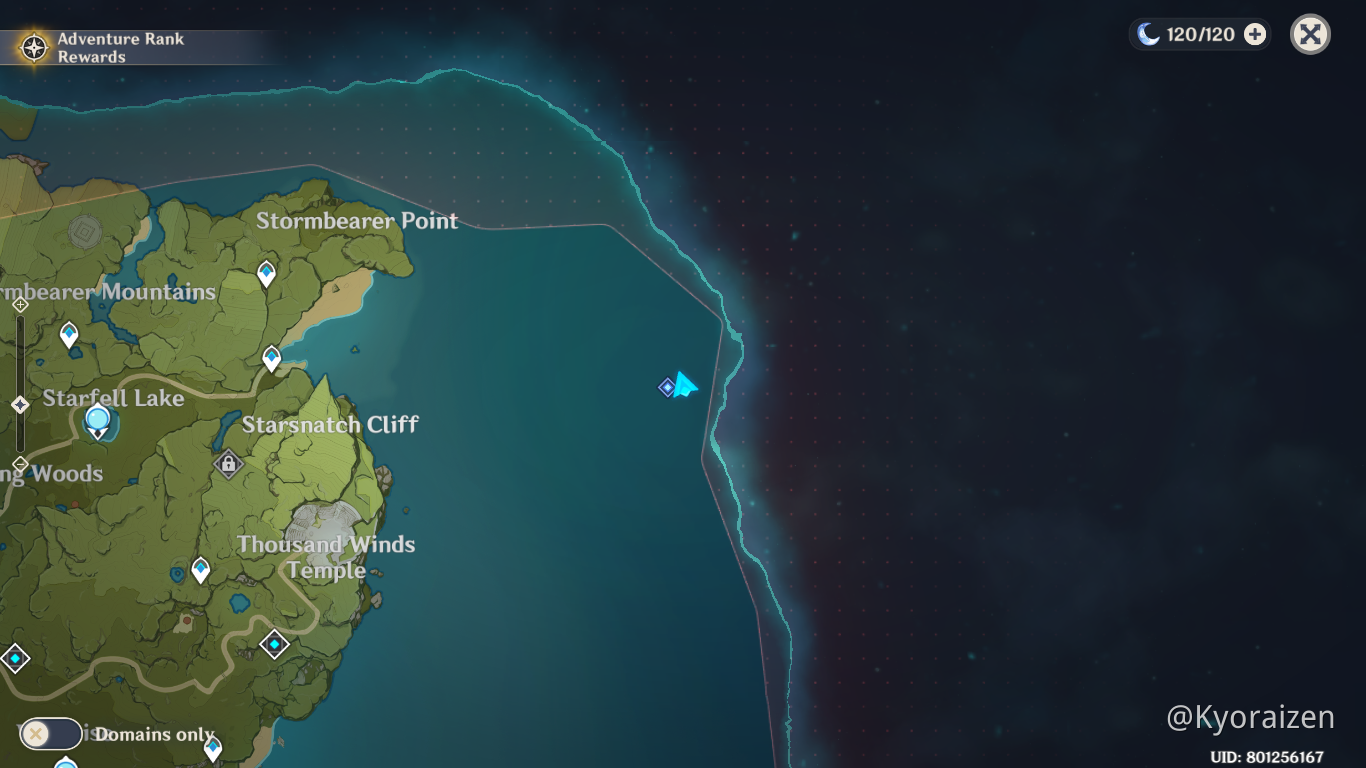1366x768 pixels.
Task: Click the Starfell Lake map label
Action: pyautogui.click(x=113, y=398)
